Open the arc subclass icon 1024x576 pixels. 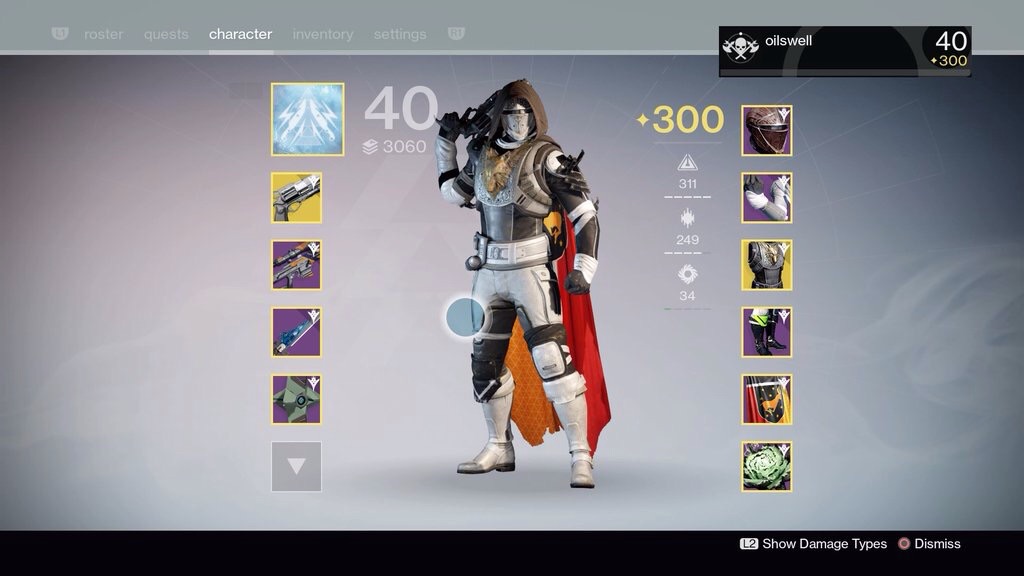pyautogui.click(x=307, y=119)
